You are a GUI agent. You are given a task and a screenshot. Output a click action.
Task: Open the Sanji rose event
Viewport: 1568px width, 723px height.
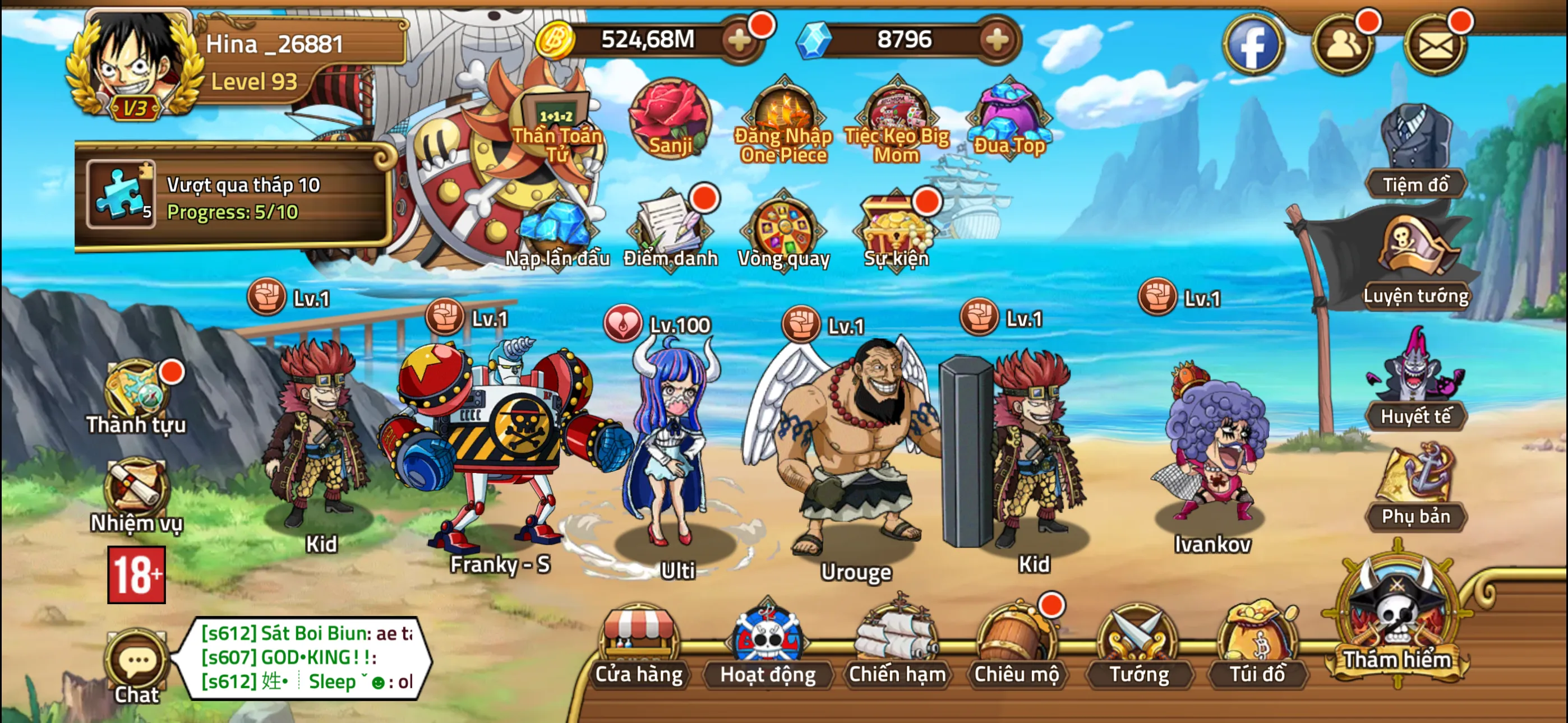click(668, 120)
